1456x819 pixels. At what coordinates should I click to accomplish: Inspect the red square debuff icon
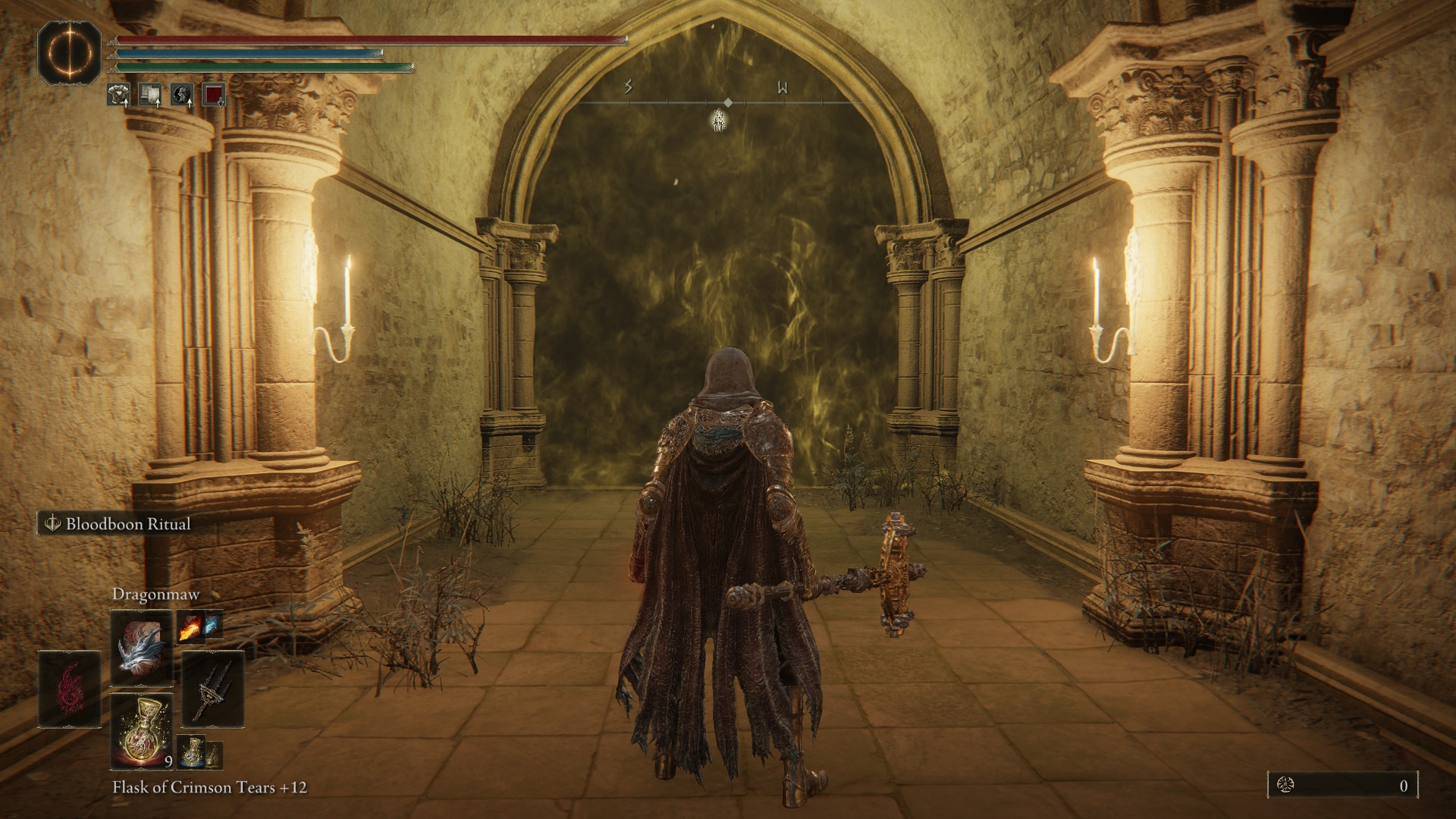coord(213,94)
